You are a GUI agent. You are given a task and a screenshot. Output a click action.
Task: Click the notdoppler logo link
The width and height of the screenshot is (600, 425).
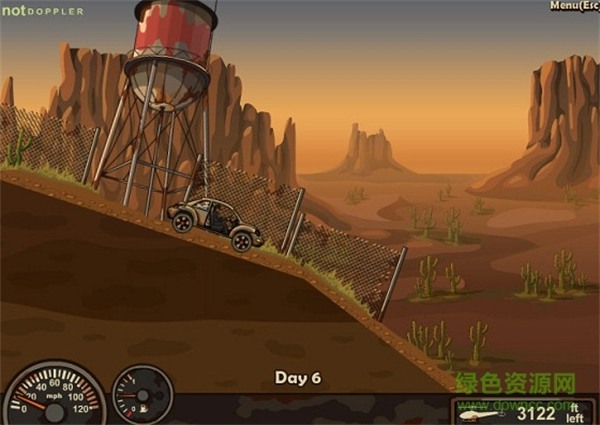coord(42,11)
